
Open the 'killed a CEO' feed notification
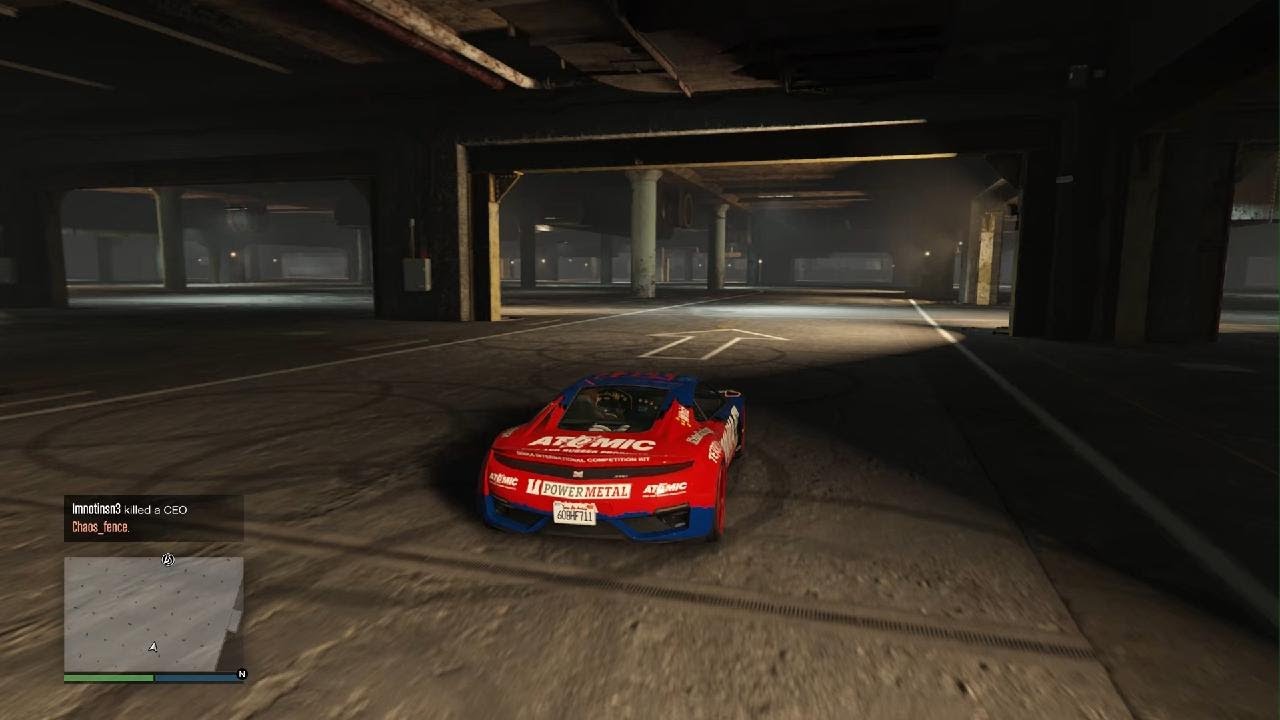(153, 517)
